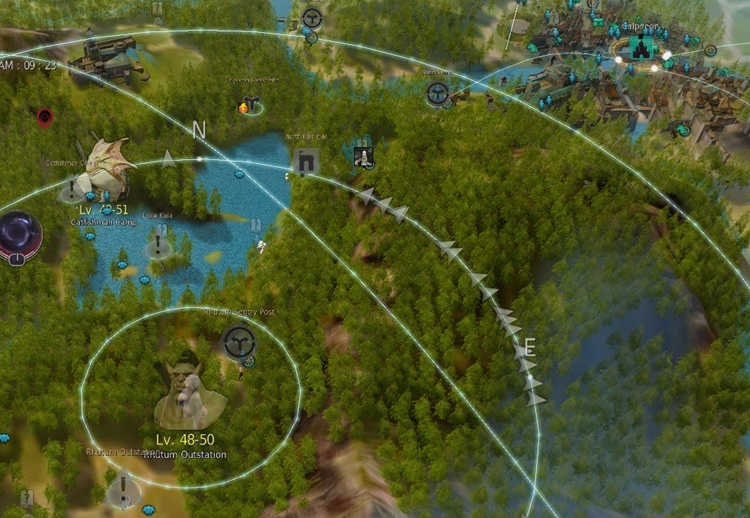Open the lighthouse marker beside North Kaia Pier
Screen dimensions: 750x518
[363, 157]
